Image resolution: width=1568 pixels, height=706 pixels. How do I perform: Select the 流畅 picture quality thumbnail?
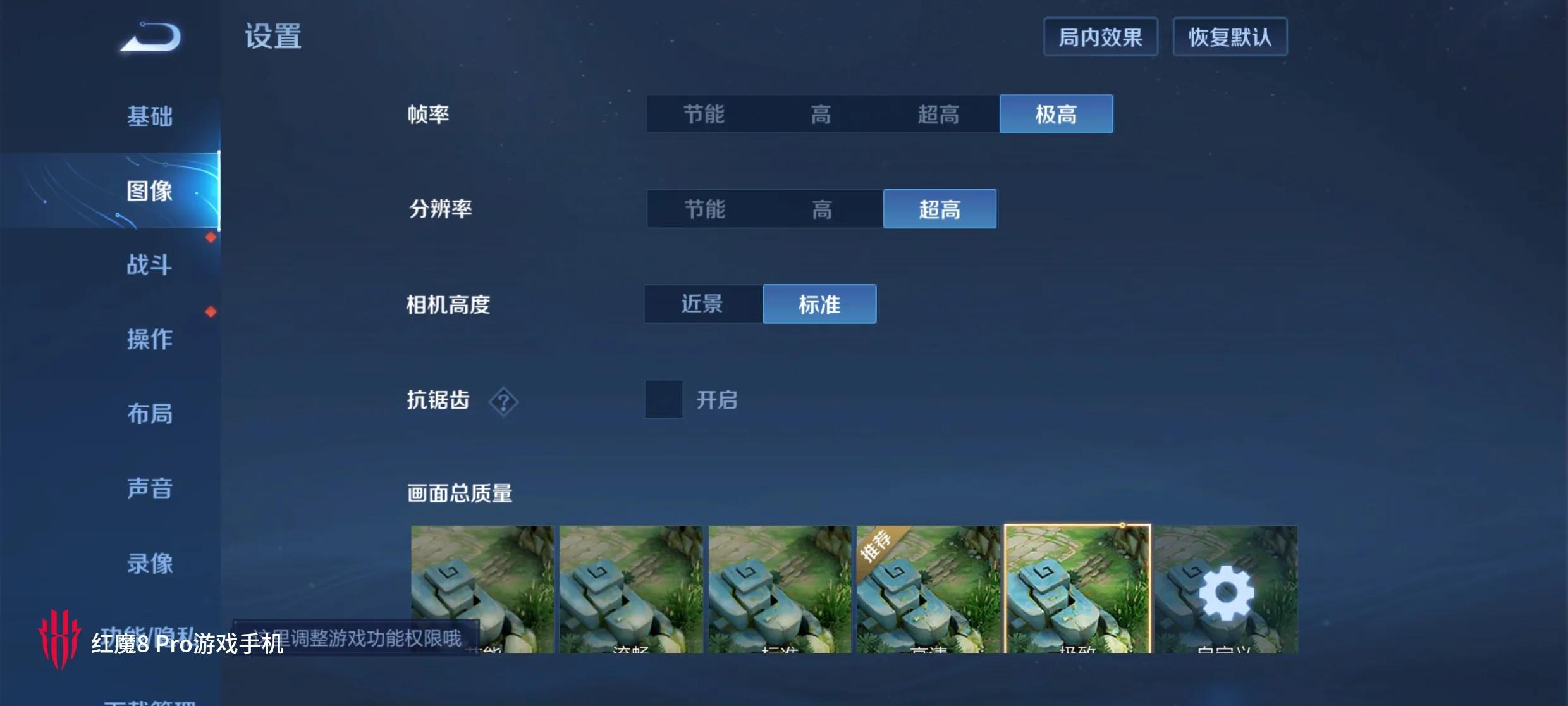click(x=629, y=591)
